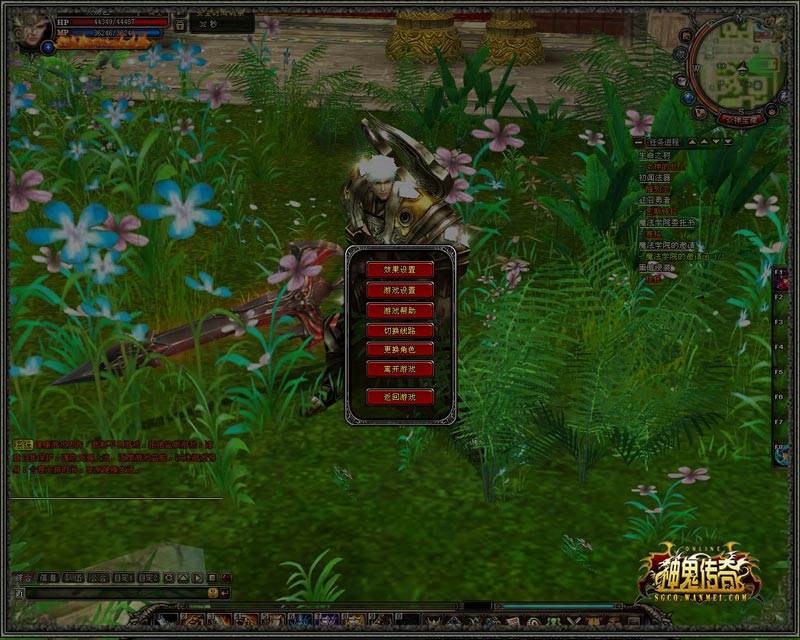Image resolution: width=800 pixels, height=640 pixels.
Task: Switch to the 公会 guild chat tab
Action: [x=98, y=578]
